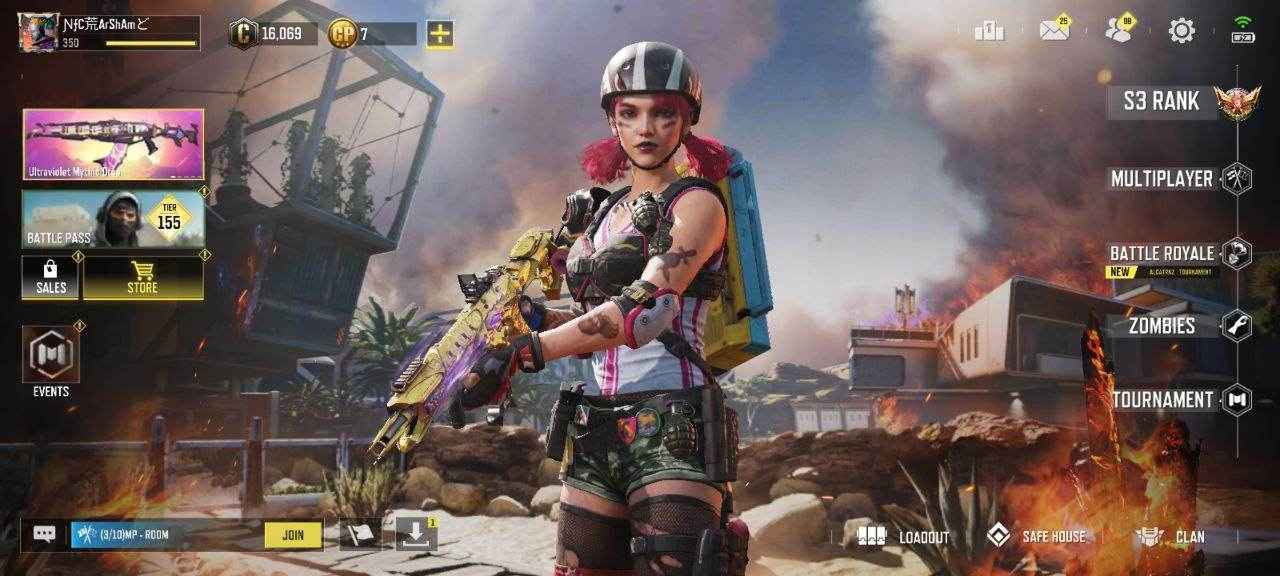Open the Battle Pass tier 155 panel
The image size is (1280, 576).
click(113, 219)
